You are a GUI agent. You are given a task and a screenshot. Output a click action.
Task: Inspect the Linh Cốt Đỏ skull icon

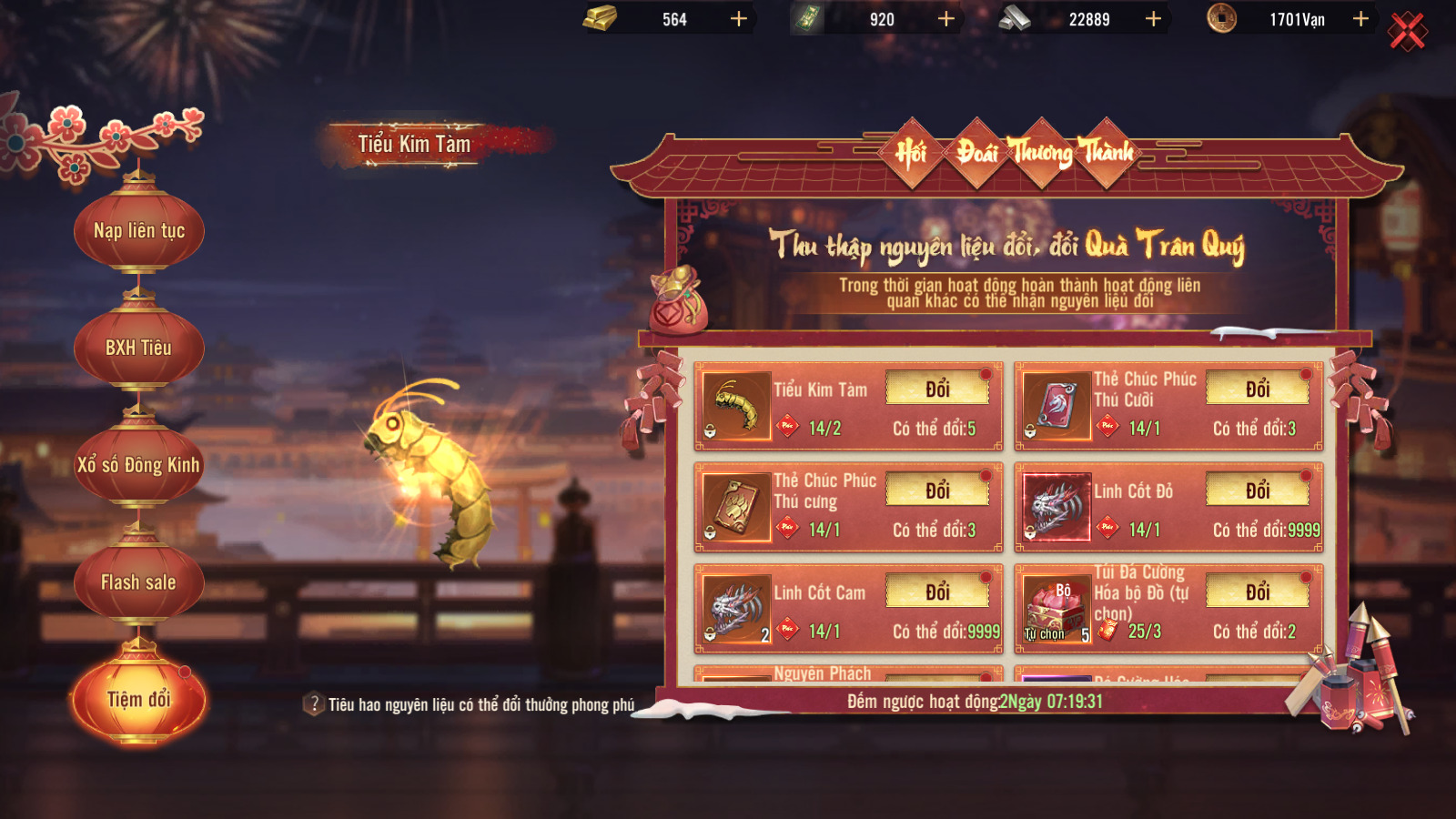click(x=1057, y=507)
